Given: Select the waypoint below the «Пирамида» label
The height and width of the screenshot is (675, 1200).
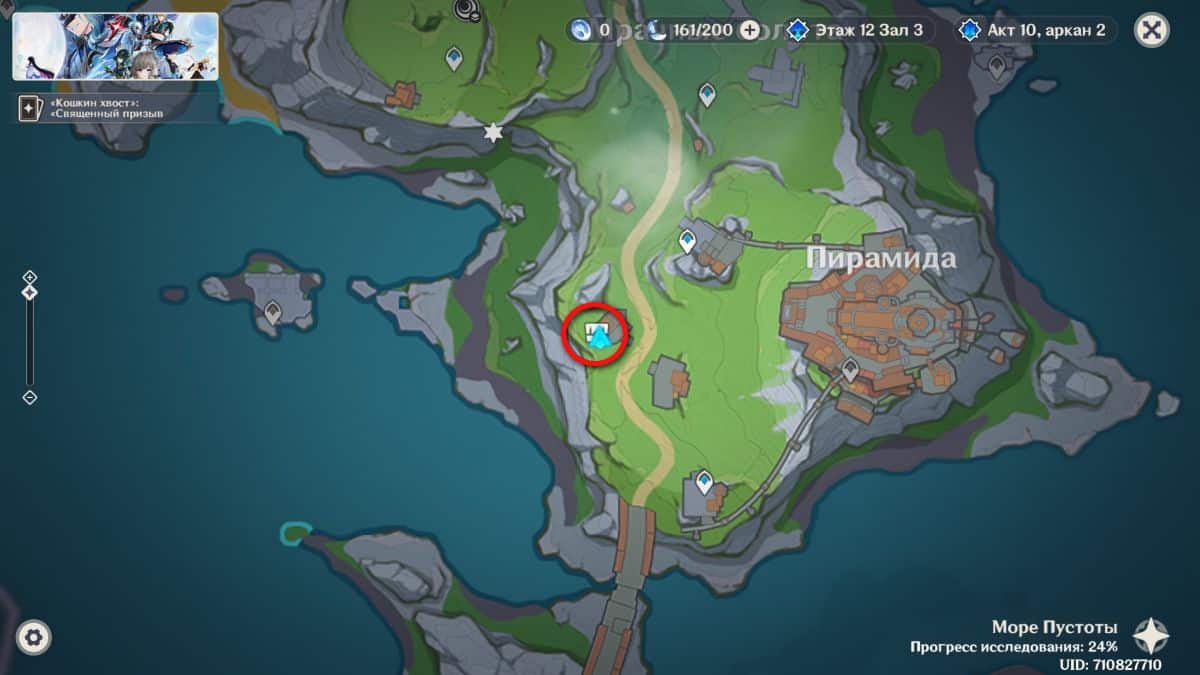Looking at the screenshot, I should click(850, 369).
